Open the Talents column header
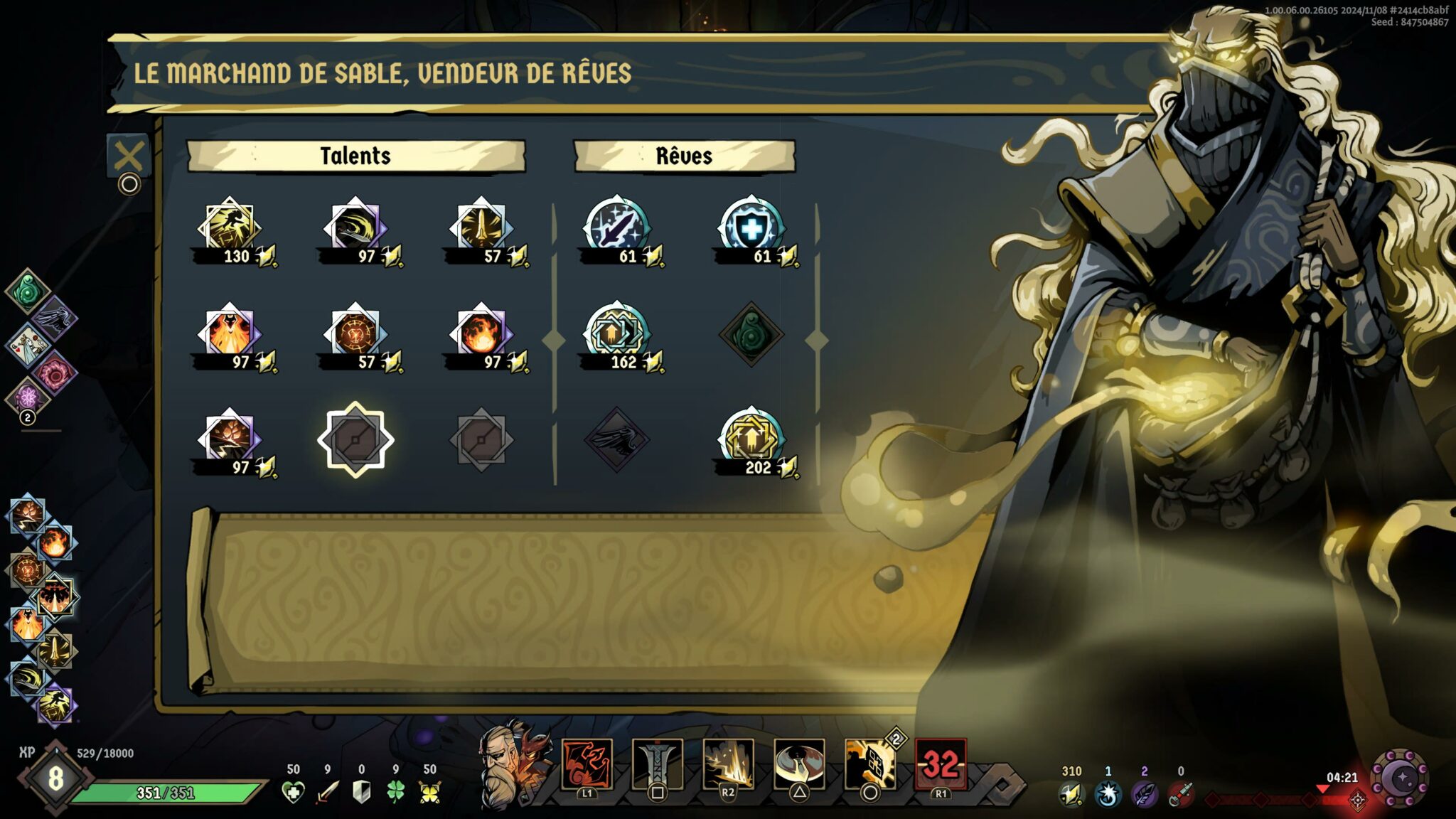Image resolution: width=1456 pixels, height=819 pixels. pos(355,156)
